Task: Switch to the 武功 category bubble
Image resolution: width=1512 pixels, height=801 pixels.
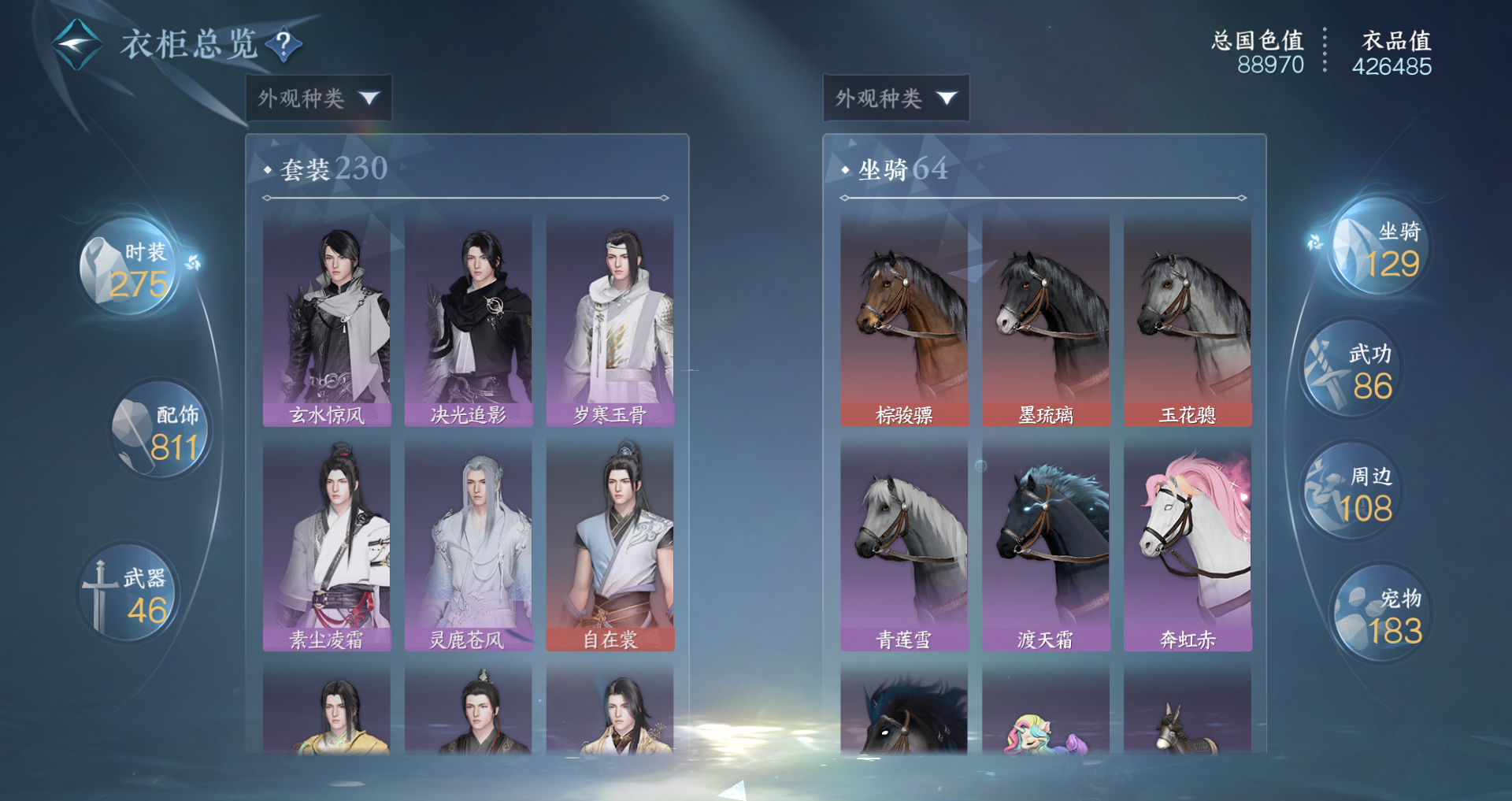Action: coord(1351,370)
